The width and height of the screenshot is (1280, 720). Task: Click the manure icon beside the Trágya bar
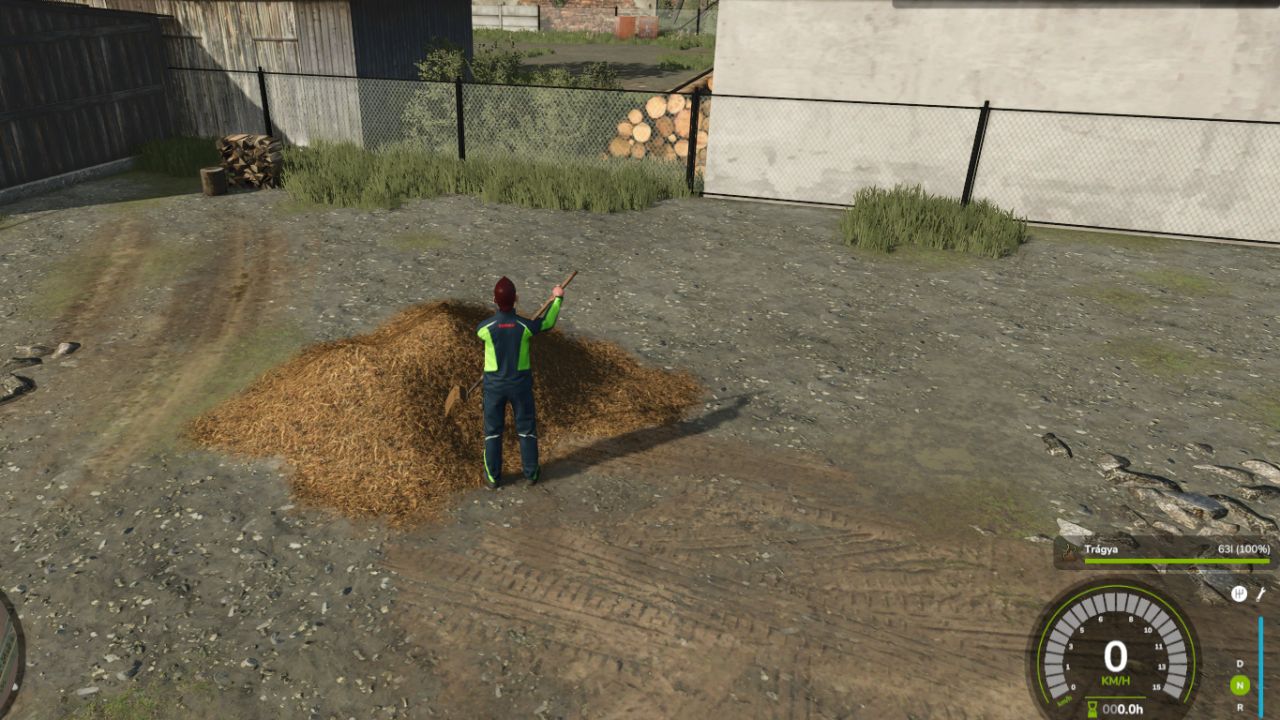coord(1069,550)
